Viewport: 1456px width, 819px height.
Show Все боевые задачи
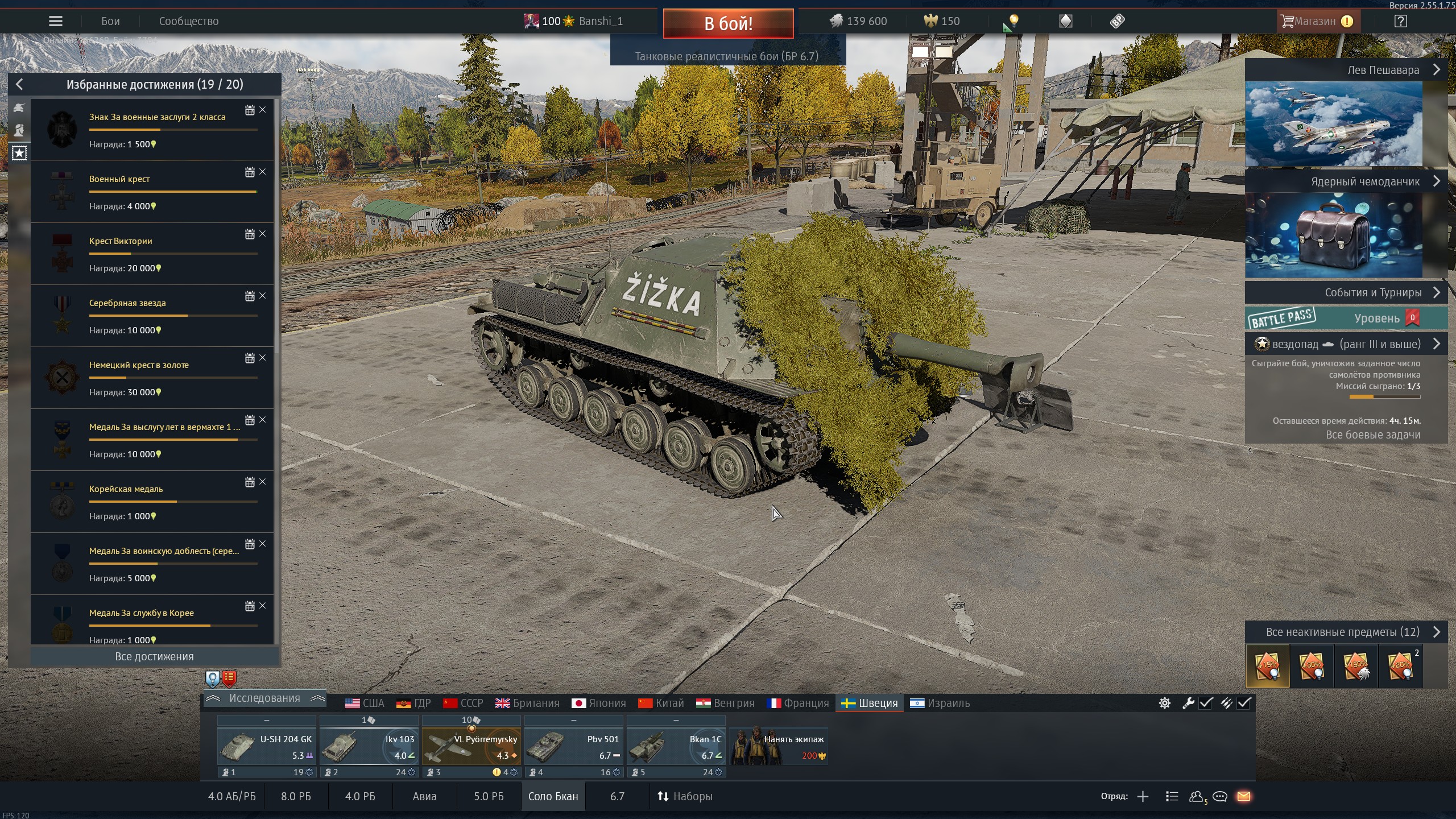(1373, 435)
